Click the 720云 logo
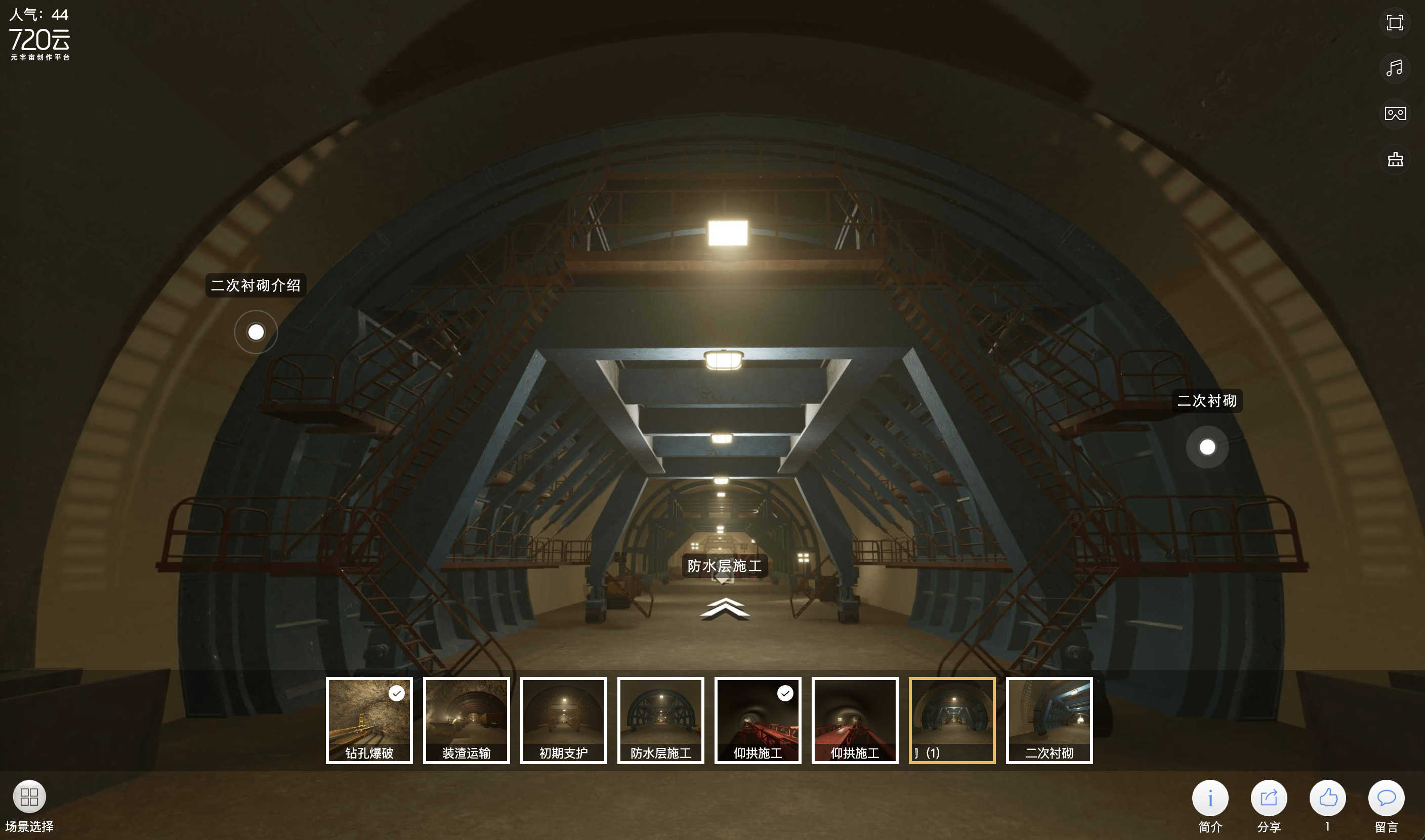Screen dimensions: 1425x840 39,43
